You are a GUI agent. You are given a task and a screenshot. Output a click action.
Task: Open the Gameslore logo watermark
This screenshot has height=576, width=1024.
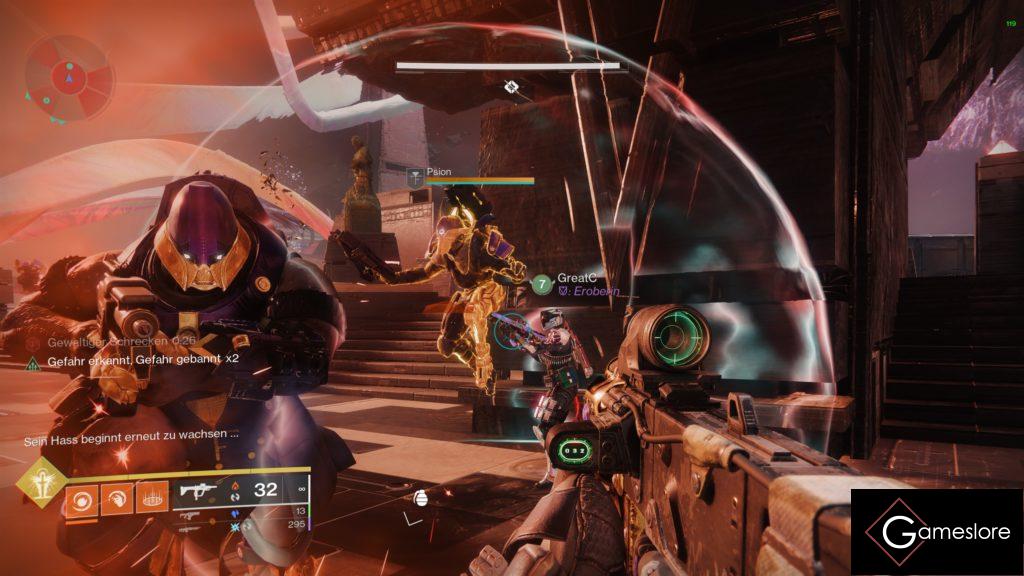pos(936,531)
